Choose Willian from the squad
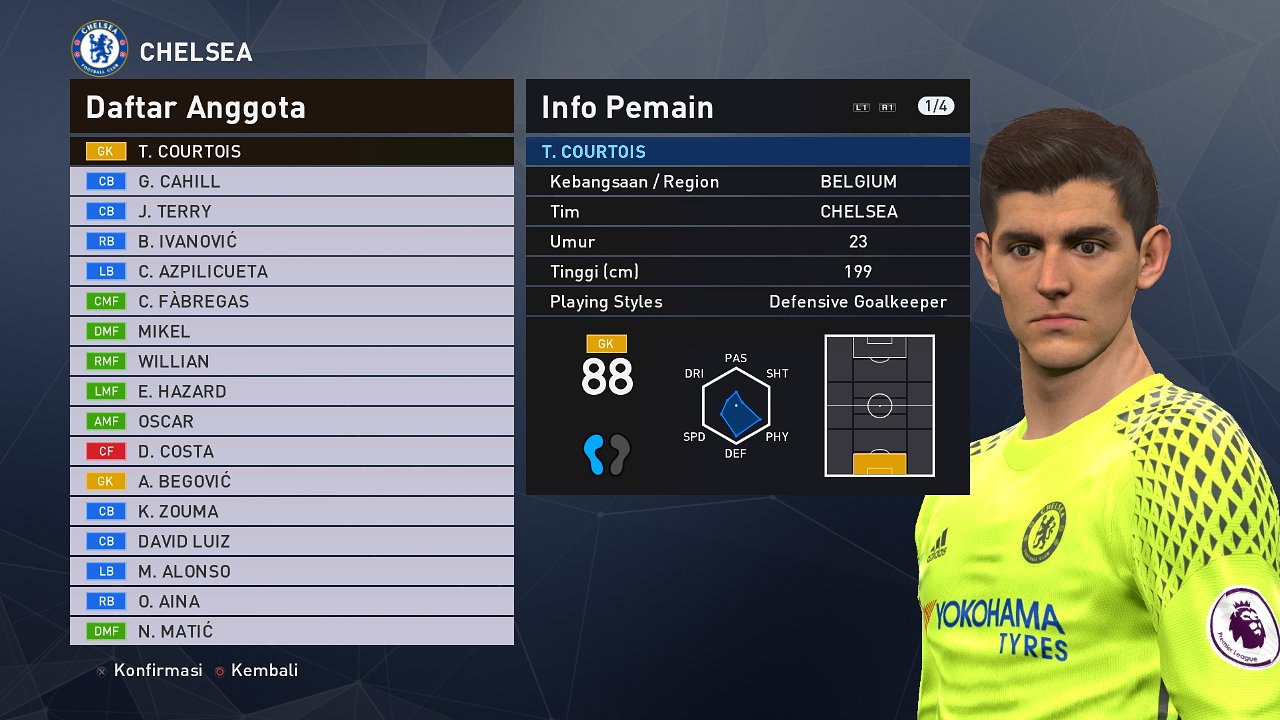 point(291,362)
